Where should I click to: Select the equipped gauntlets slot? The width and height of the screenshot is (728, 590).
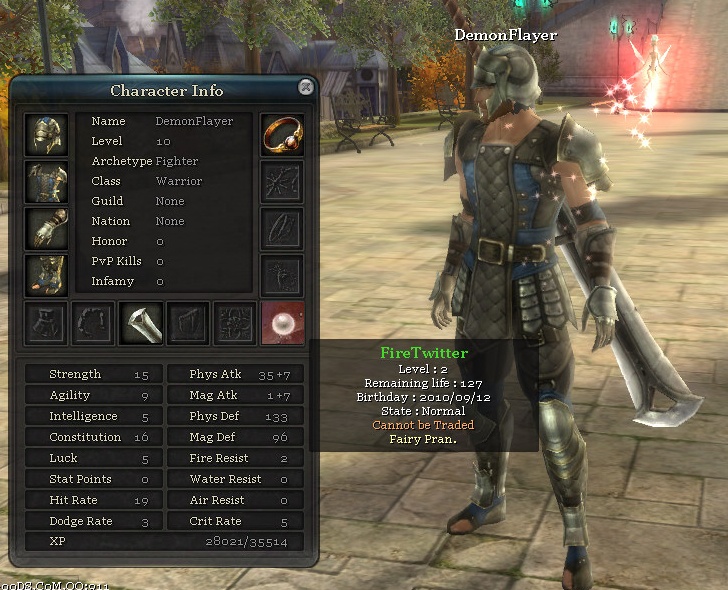pyautogui.click(x=46, y=229)
